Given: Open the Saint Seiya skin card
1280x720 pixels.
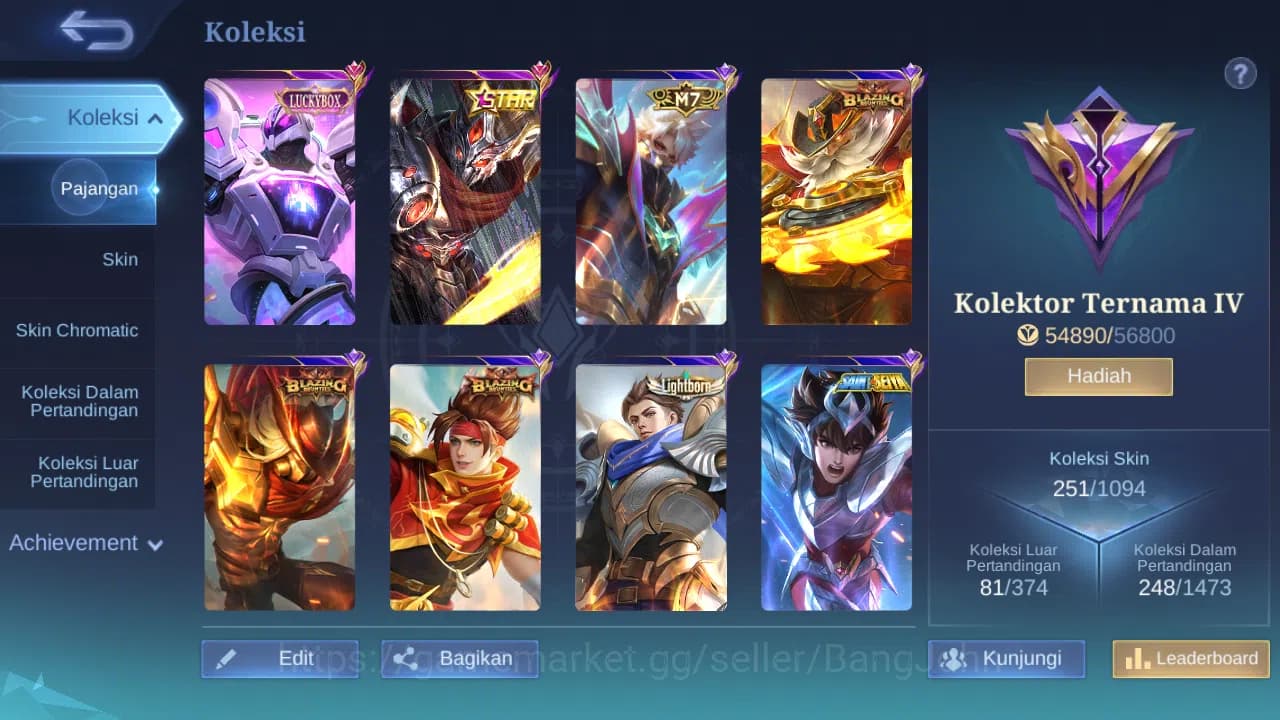Looking at the screenshot, I should [841, 487].
